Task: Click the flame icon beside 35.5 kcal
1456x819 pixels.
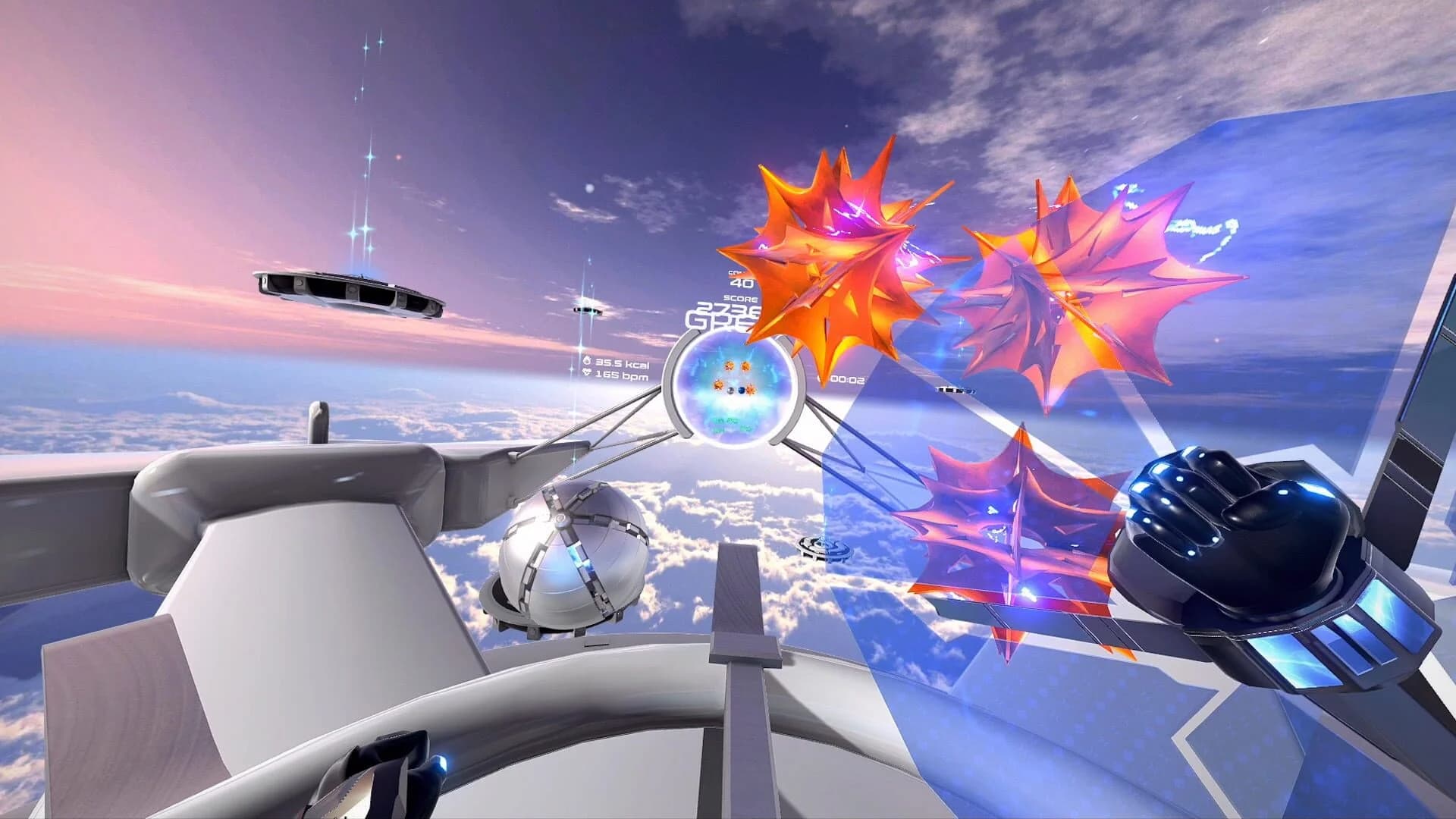Action: pyautogui.click(x=588, y=360)
